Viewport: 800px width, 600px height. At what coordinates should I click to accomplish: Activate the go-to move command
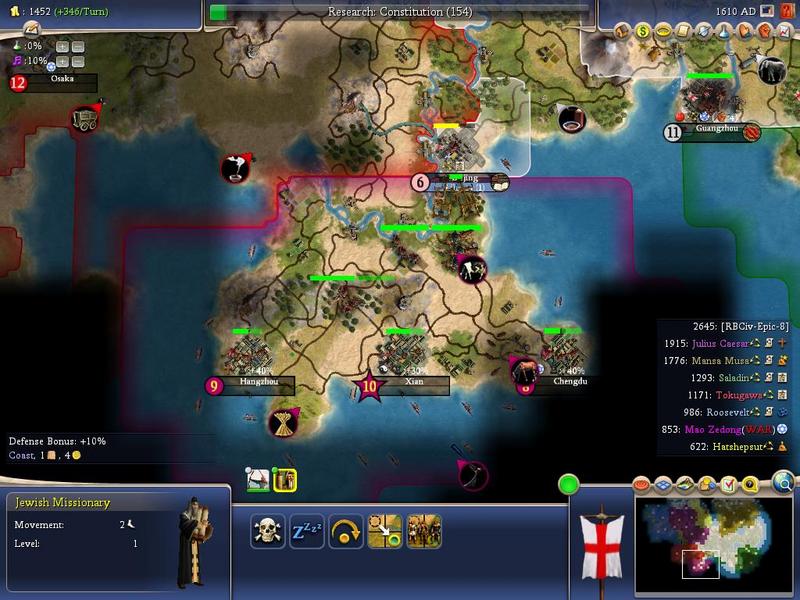point(385,530)
